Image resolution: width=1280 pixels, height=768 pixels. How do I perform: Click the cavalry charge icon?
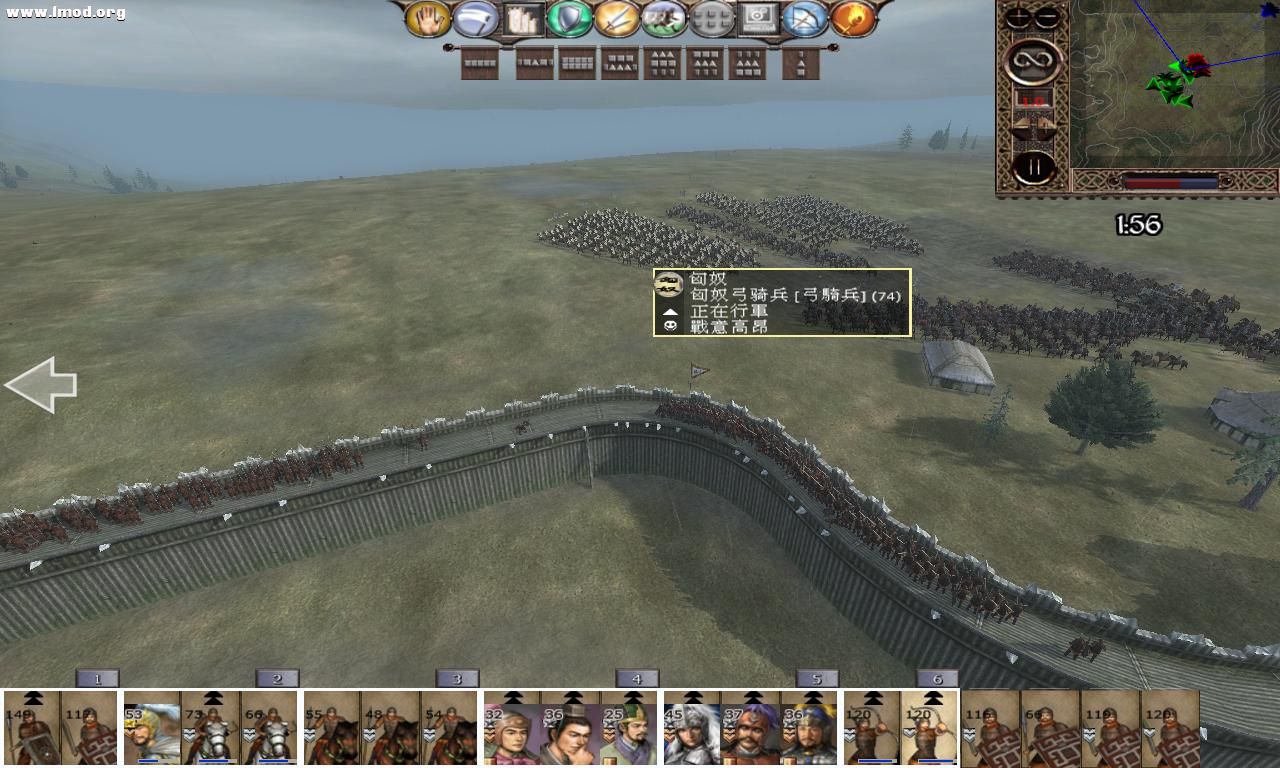click(662, 17)
